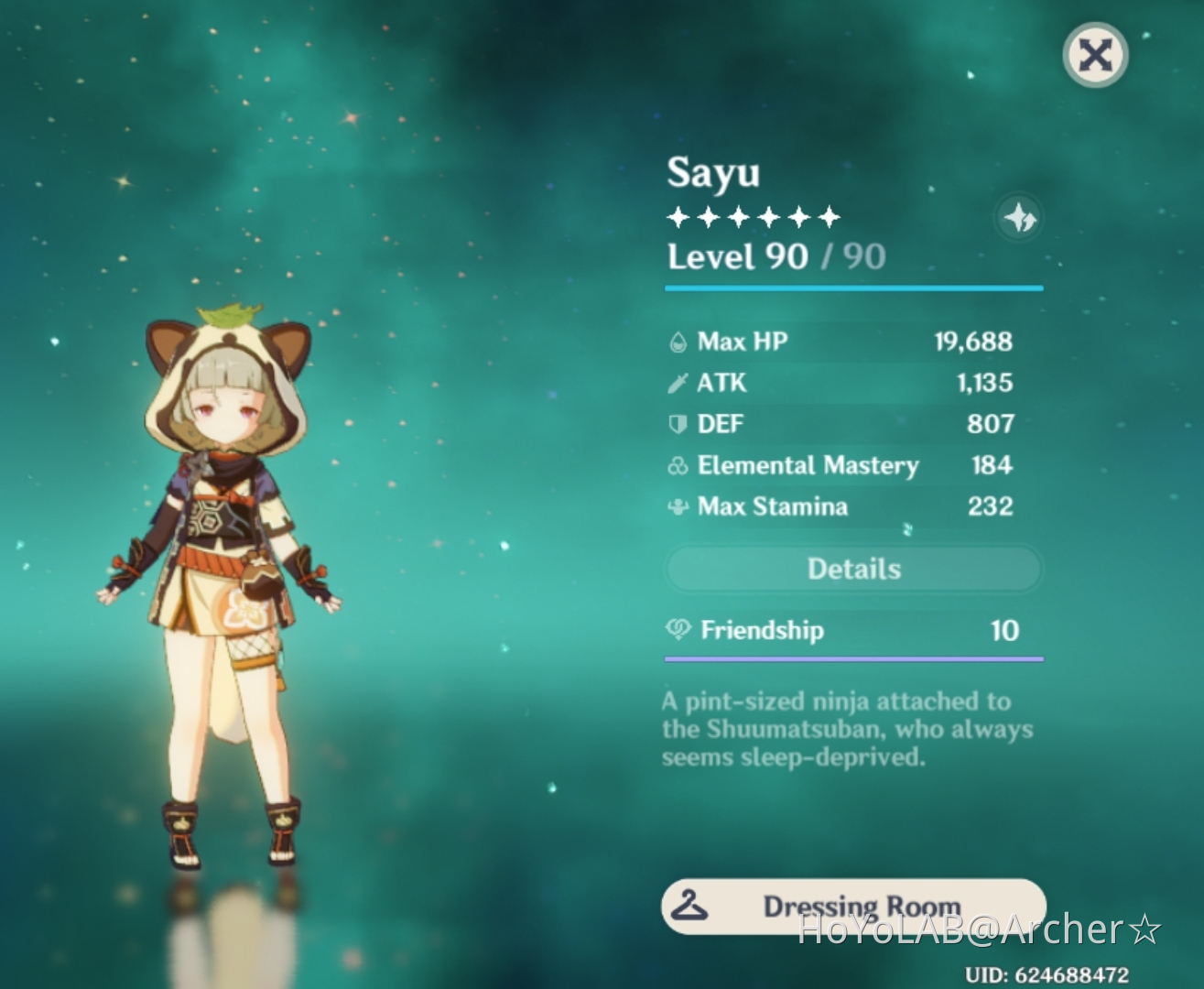Open the Dressing Room
Screen dimensions: 1204x989
tap(853, 907)
